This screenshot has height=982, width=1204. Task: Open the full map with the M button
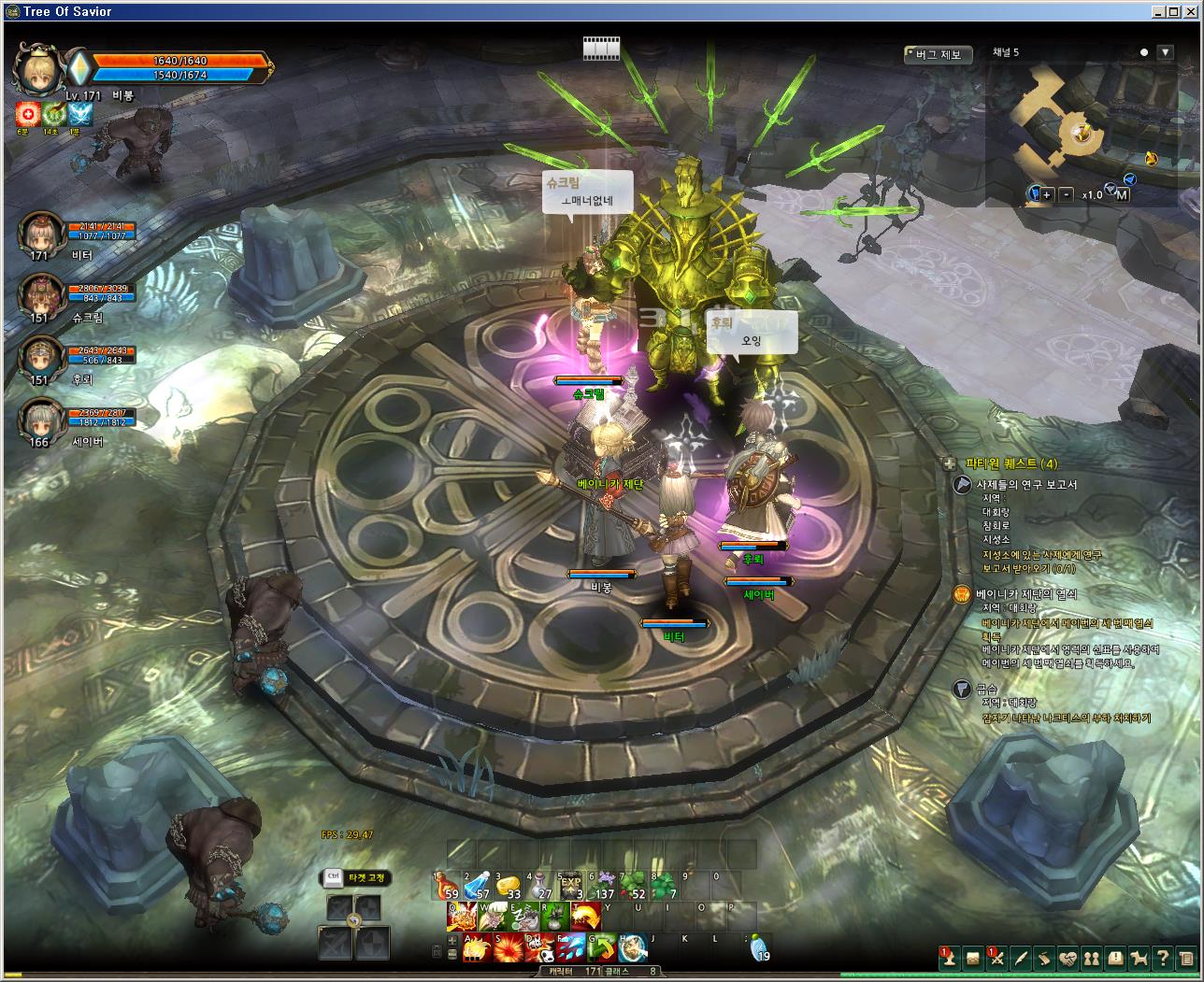coord(1122,194)
